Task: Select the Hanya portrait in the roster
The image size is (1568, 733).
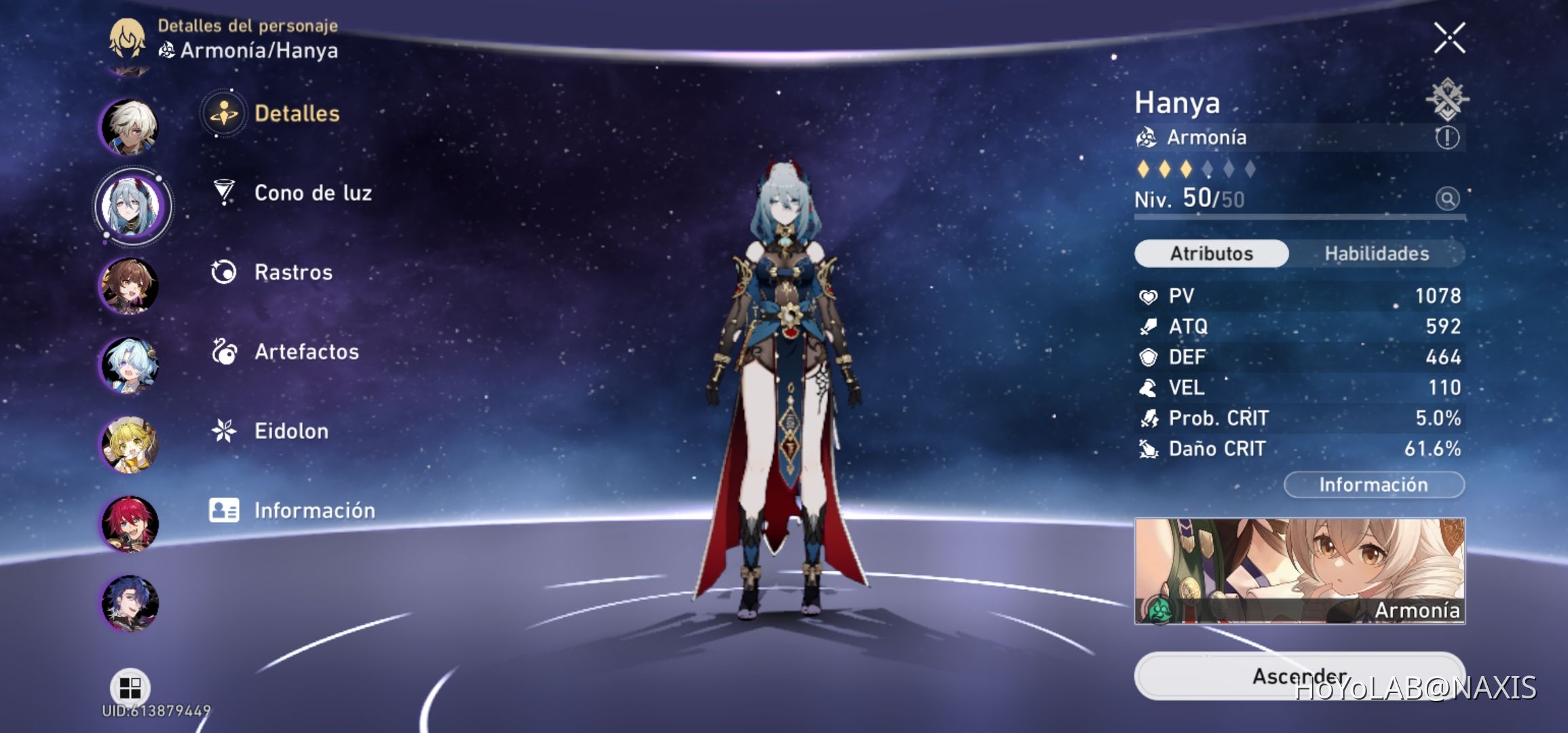Action: [x=131, y=207]
